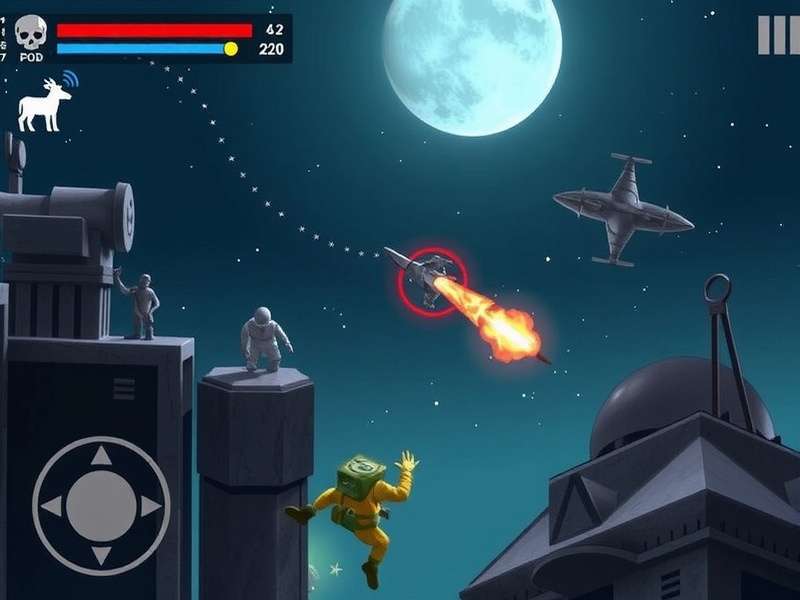Tap the right arrow on the virtual d-pad
The image size is (800, 600).
point(149,505)
